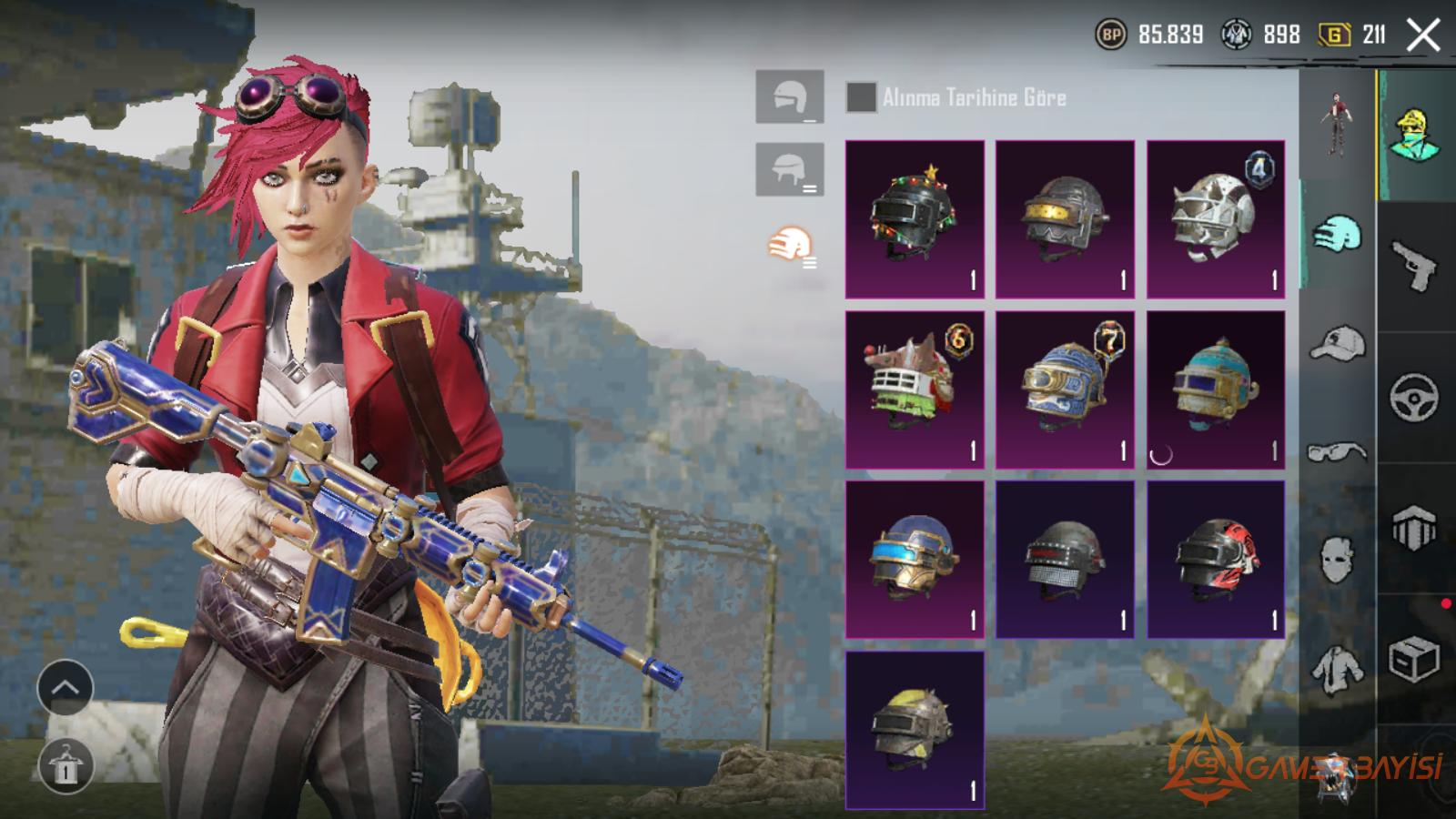
Task: Select the Christmas lights helmet
Action: (915, 219)
